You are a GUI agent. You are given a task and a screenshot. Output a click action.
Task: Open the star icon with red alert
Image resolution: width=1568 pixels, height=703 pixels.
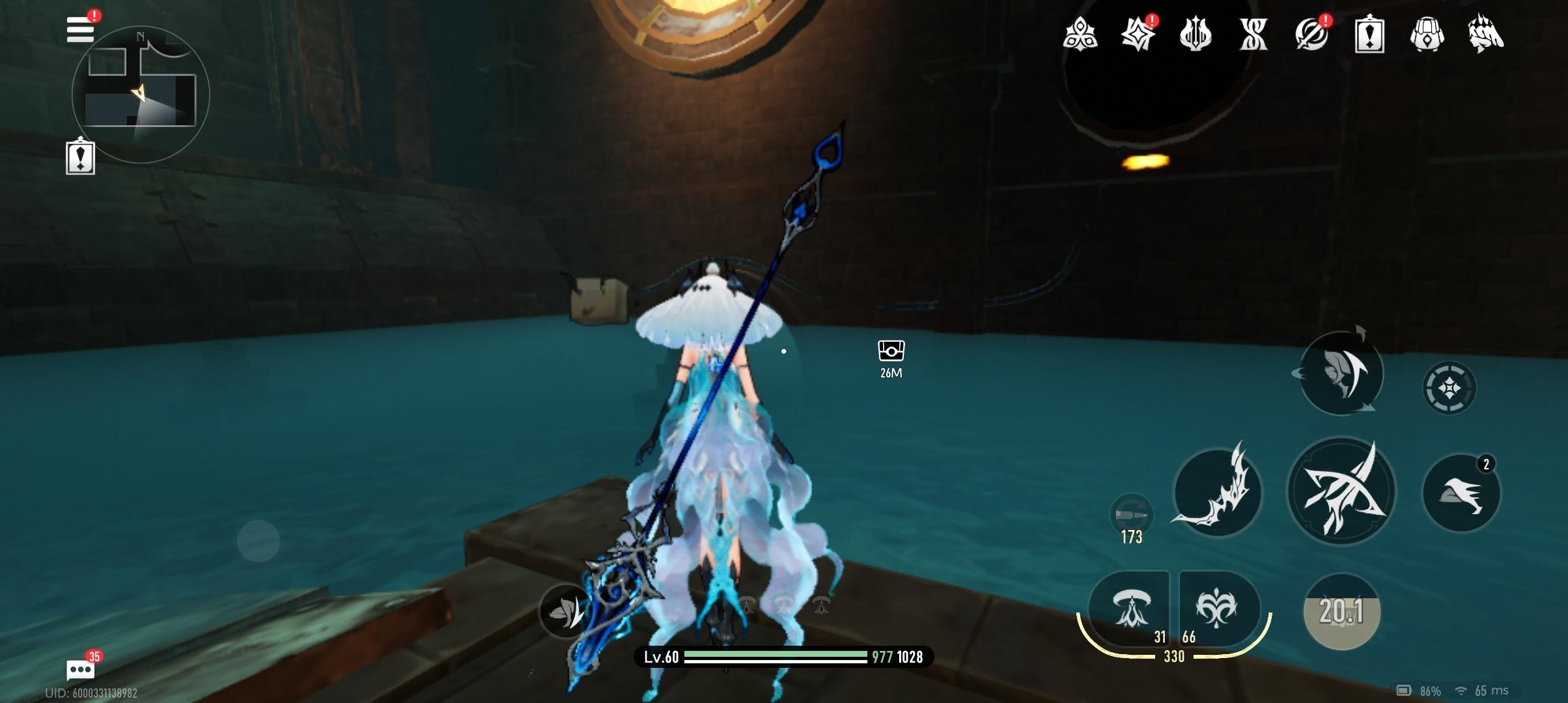click(x=1138, y=34)
